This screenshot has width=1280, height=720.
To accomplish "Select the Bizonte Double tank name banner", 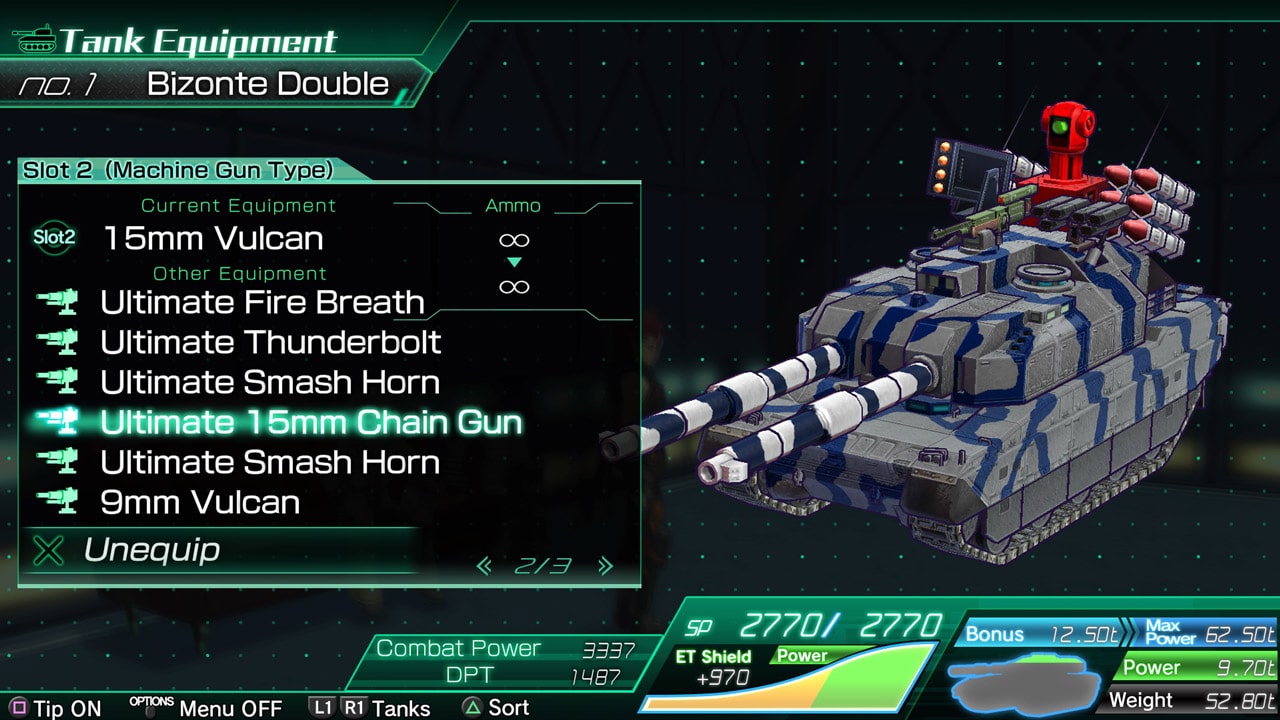I will (x=270, y=84).
